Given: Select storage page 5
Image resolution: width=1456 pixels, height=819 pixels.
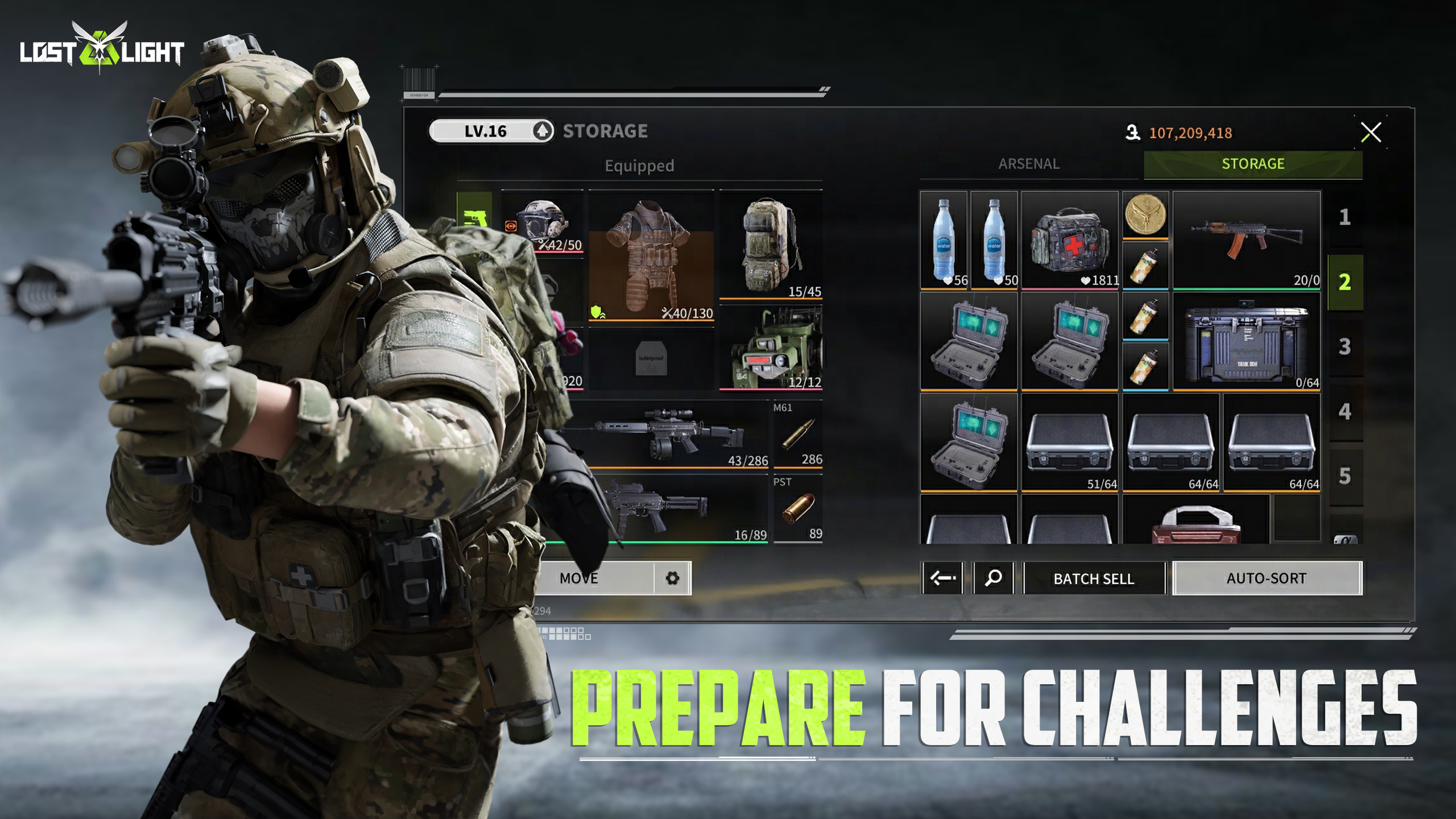Looking at the screenshot, I should pos(1345,477).
